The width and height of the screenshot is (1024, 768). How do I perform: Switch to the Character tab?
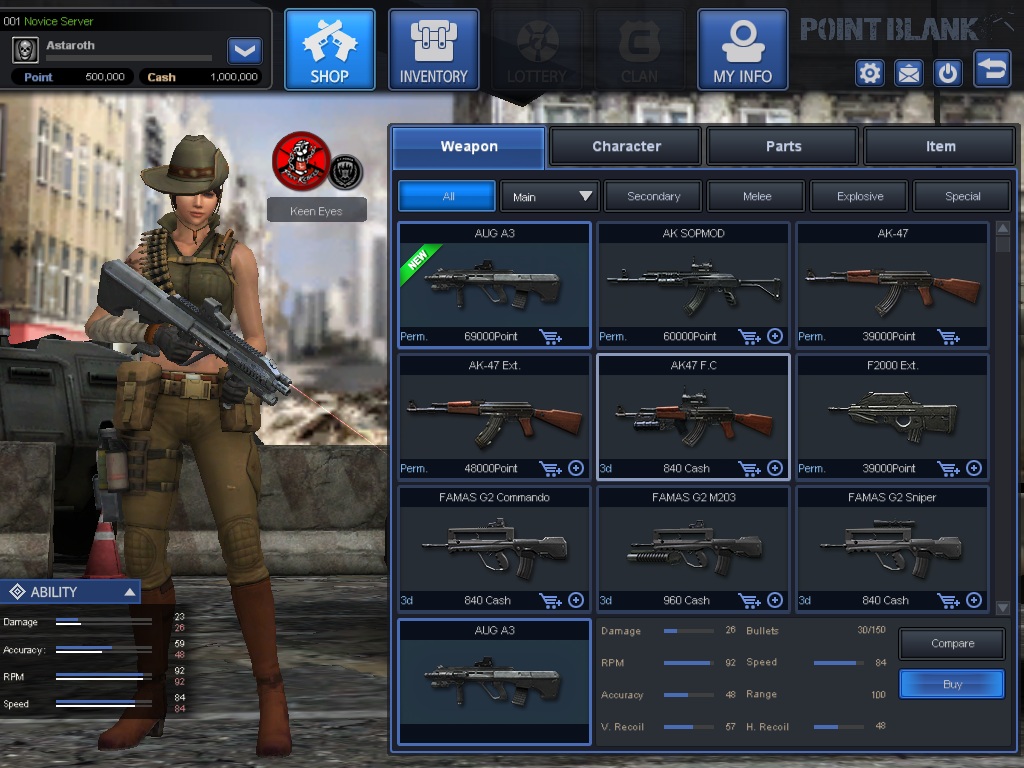coord(626,146)
